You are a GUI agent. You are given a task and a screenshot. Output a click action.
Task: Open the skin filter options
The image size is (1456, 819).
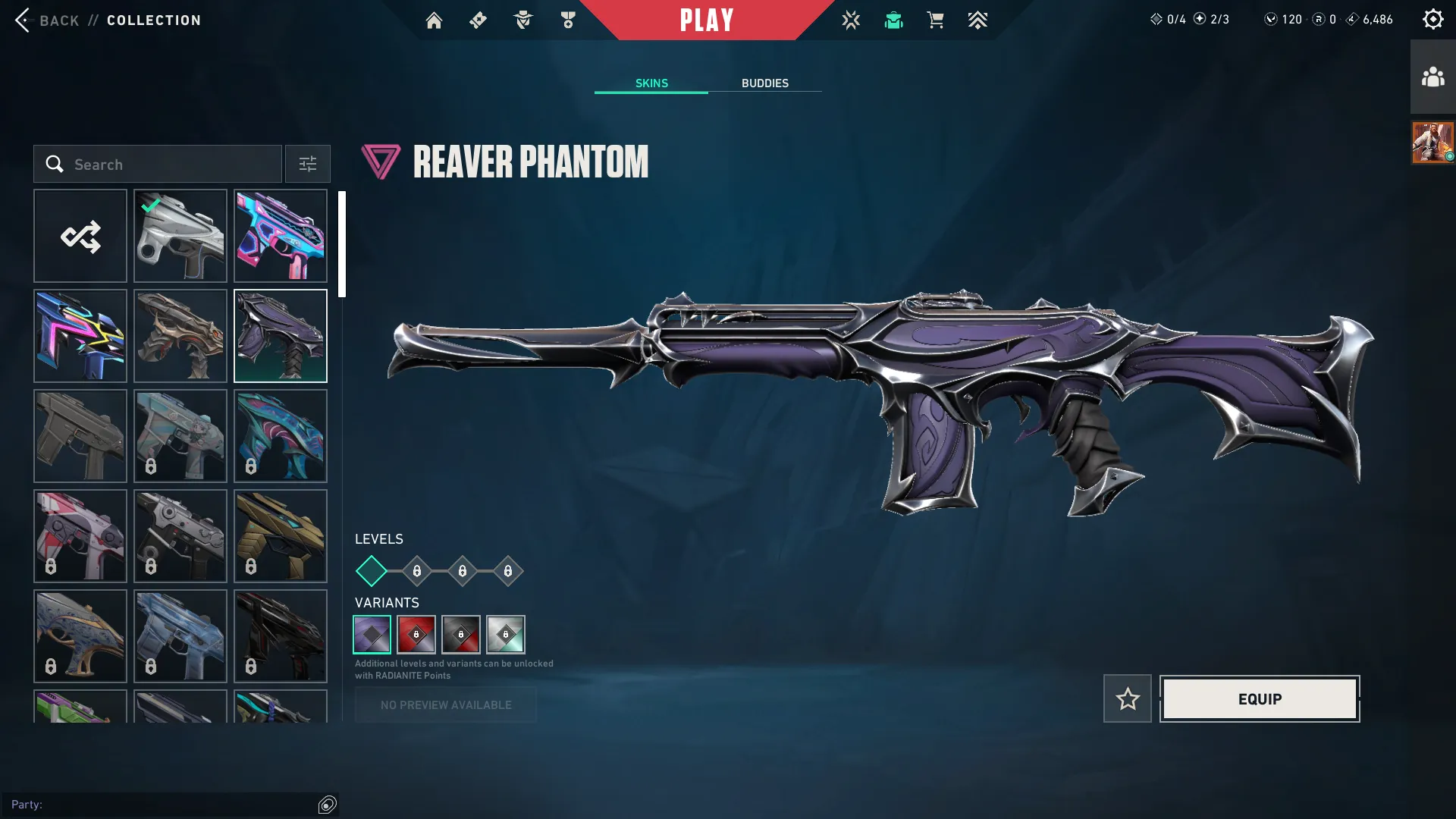[307, 164]
